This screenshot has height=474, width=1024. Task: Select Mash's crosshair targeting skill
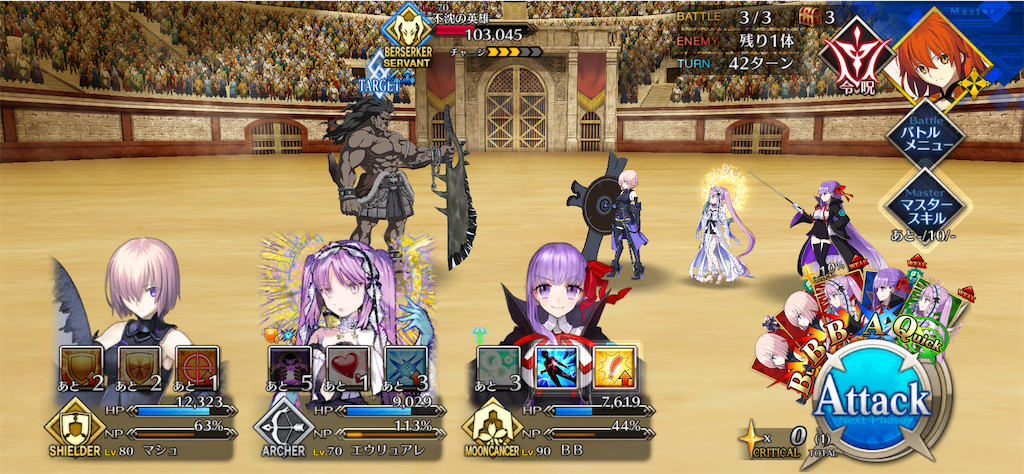tap(196, 367)
